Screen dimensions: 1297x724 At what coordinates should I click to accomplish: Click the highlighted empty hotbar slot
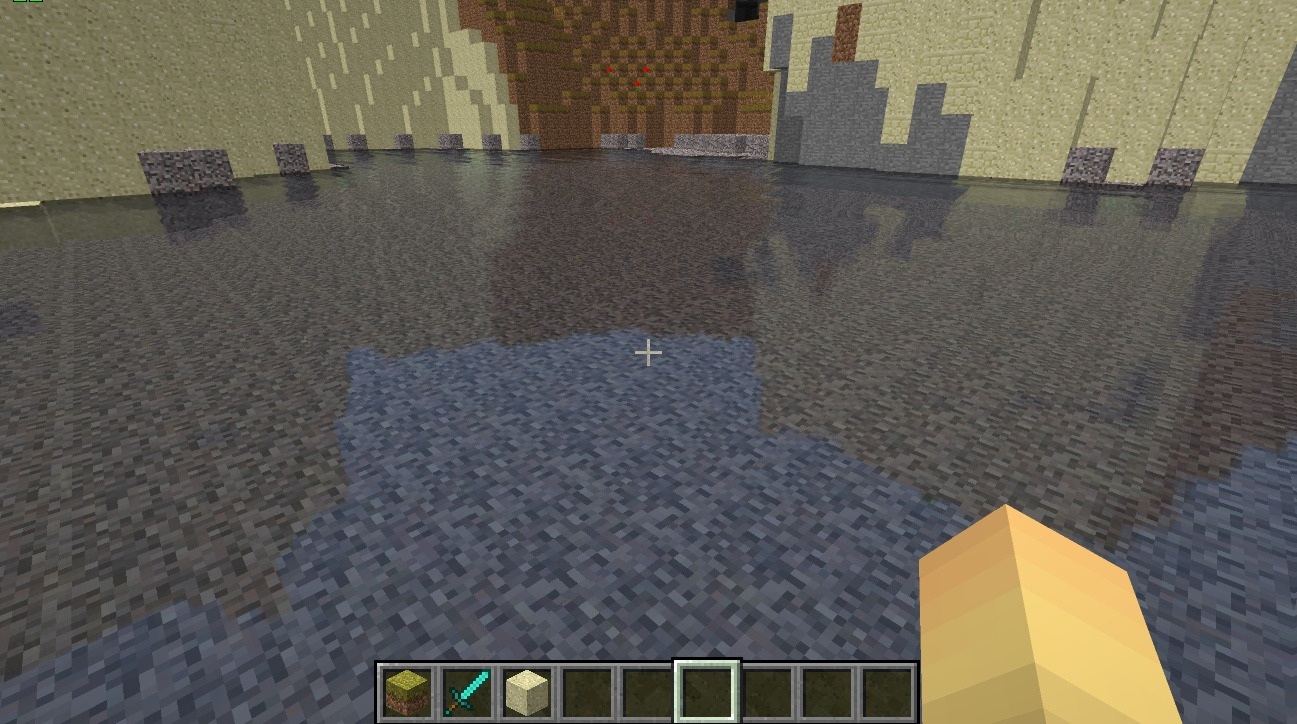707,692
